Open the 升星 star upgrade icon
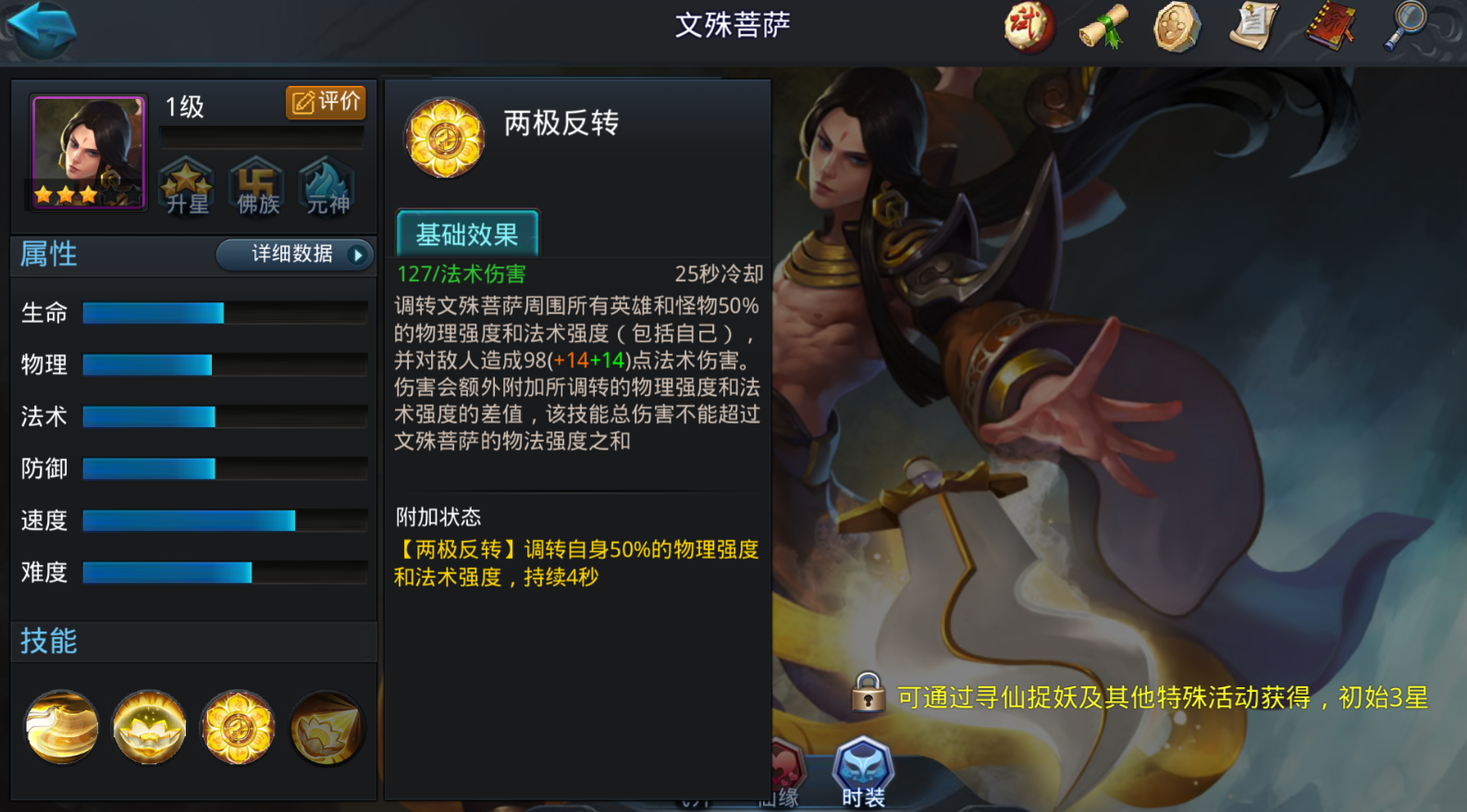Viewport: 1467px width, 812px height. click(x=187, y=187)
